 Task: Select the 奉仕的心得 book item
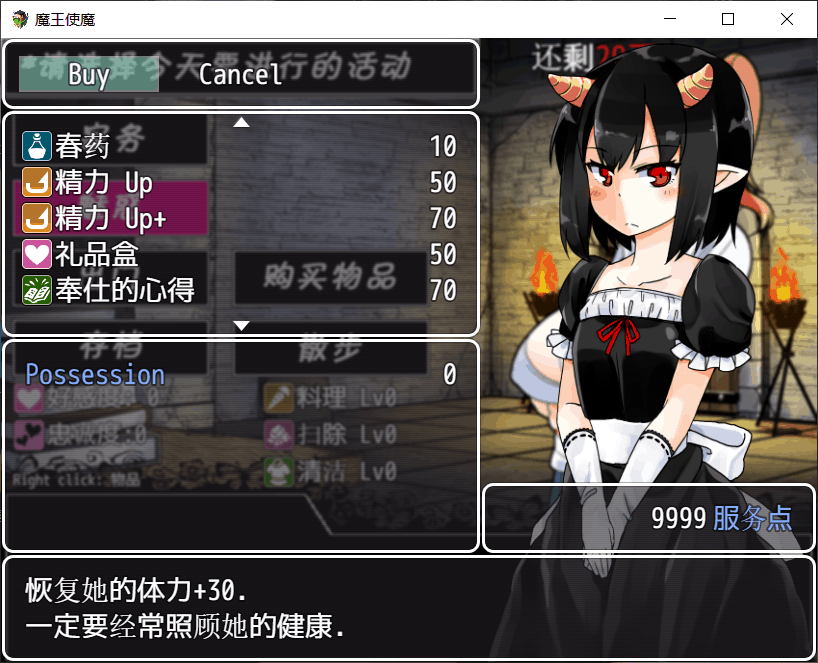(x=240, y=290)
